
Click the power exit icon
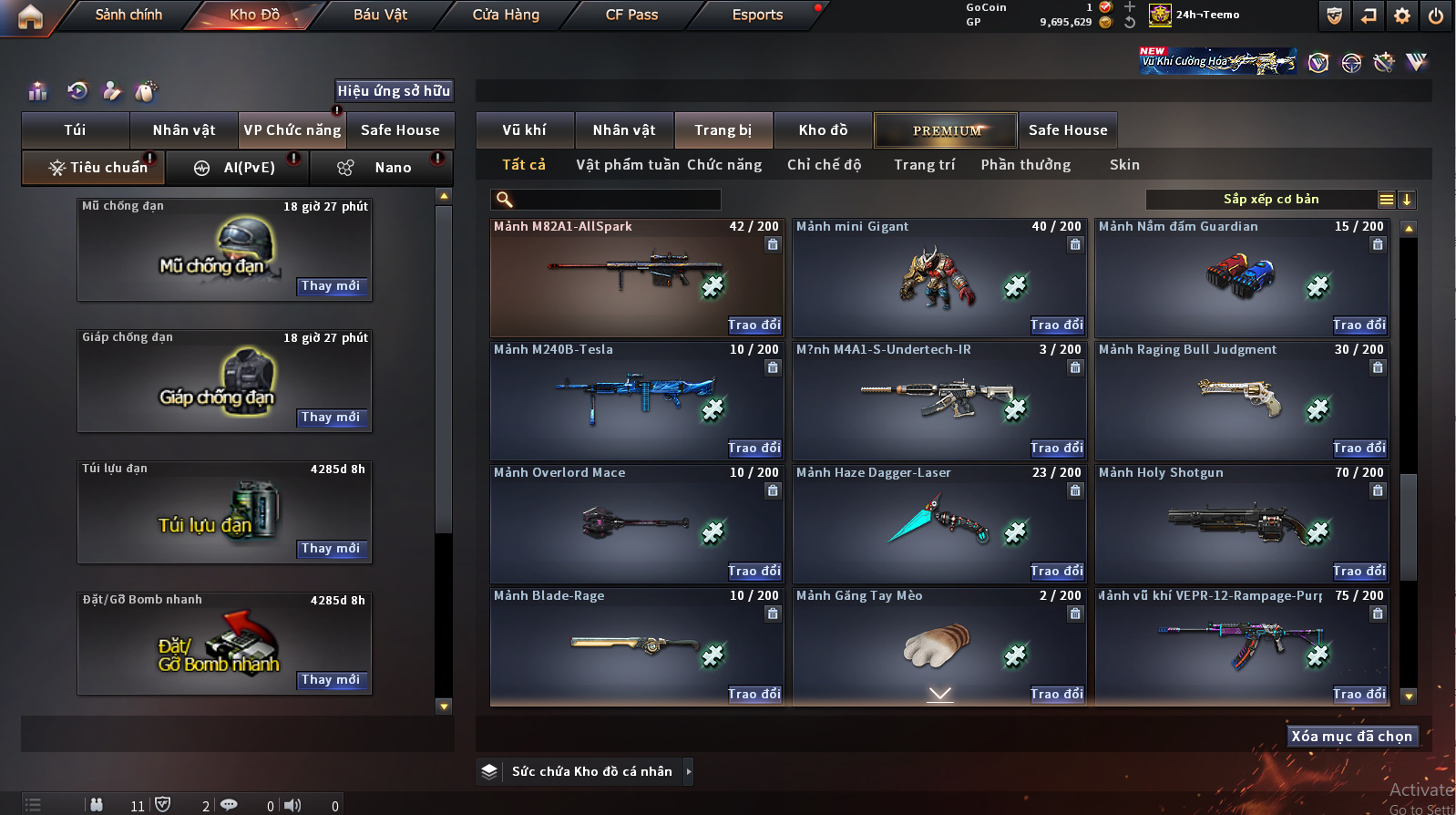pos(1435,15)
